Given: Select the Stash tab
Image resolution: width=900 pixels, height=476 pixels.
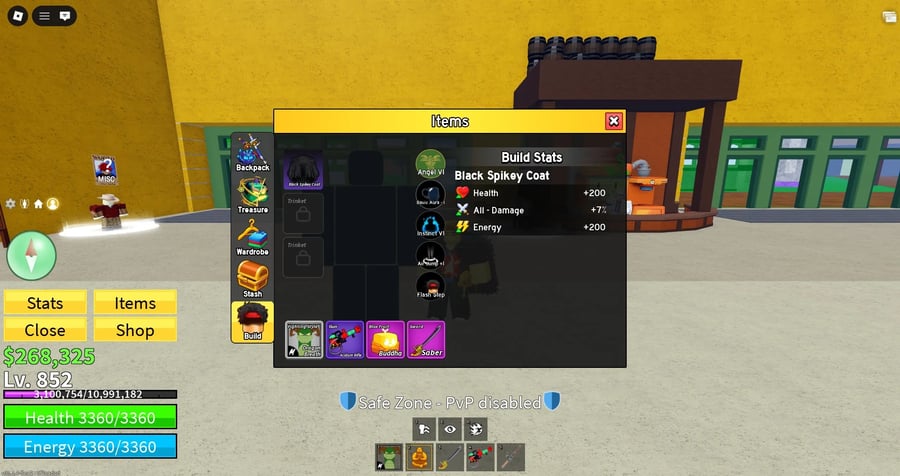Looking at the screenshot, I should 252,280.
